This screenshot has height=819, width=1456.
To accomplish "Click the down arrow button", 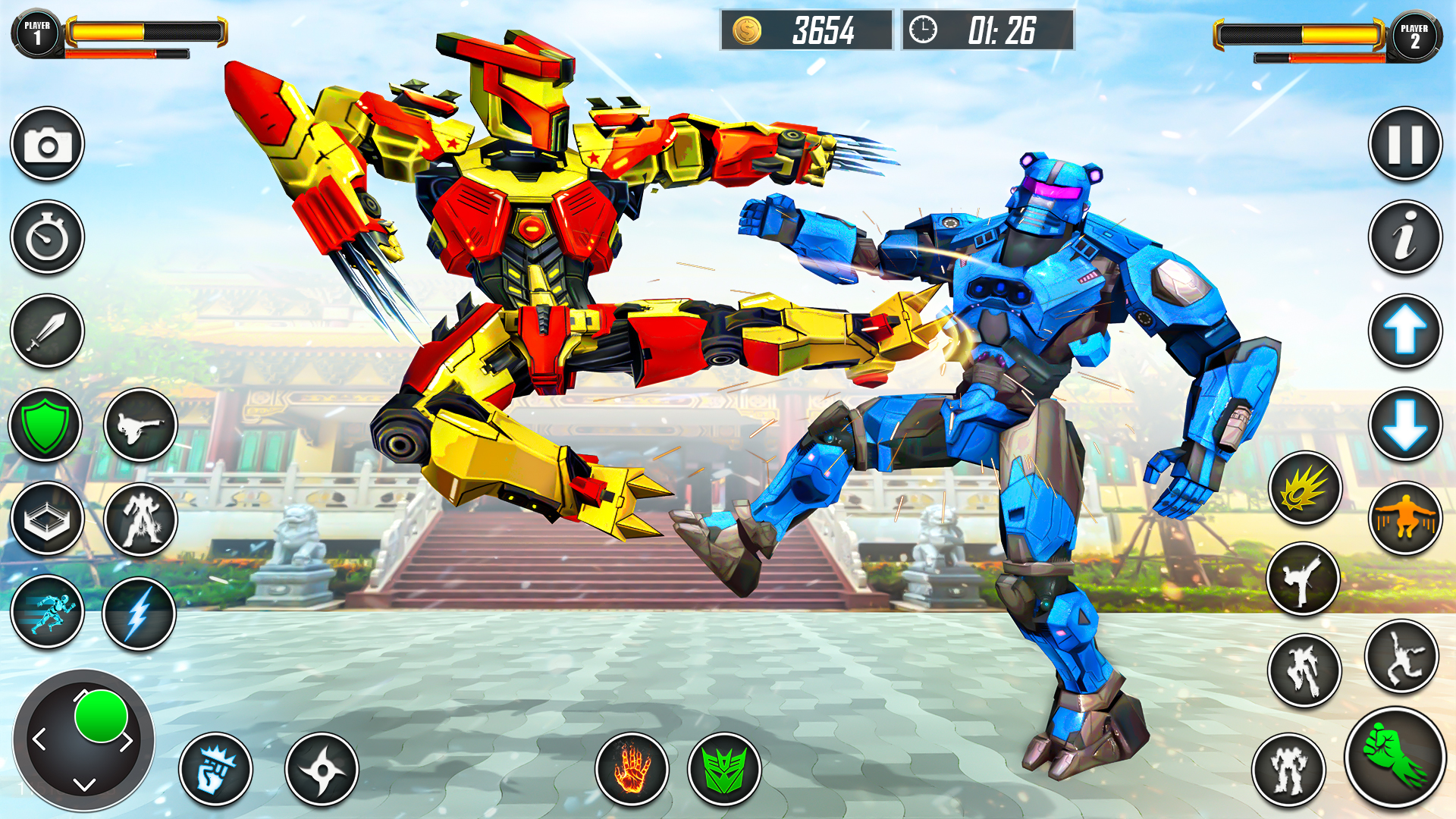I will point(1405,425).
